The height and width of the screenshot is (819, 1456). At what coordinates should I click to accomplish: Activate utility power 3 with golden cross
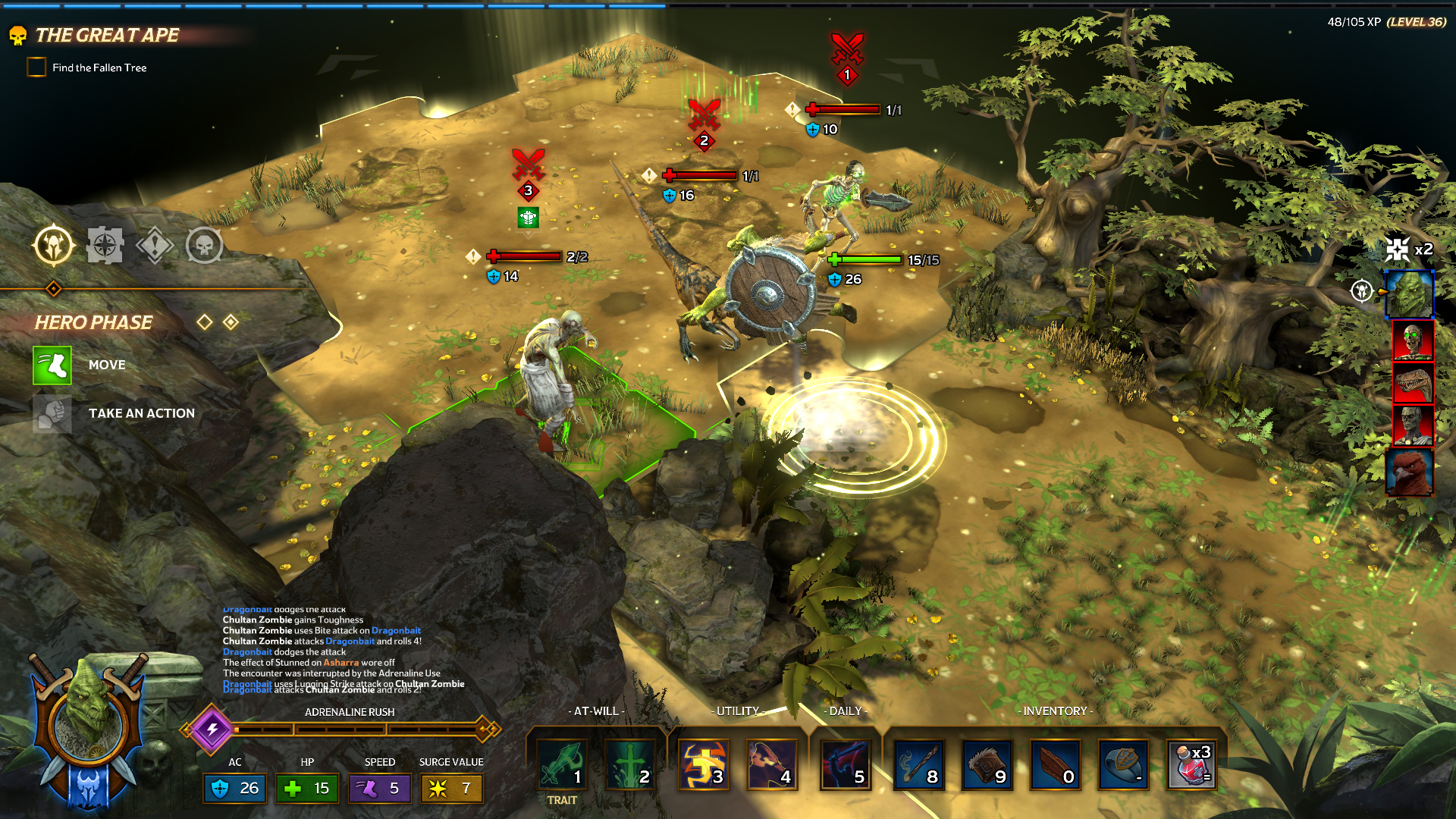pos(703,764)
